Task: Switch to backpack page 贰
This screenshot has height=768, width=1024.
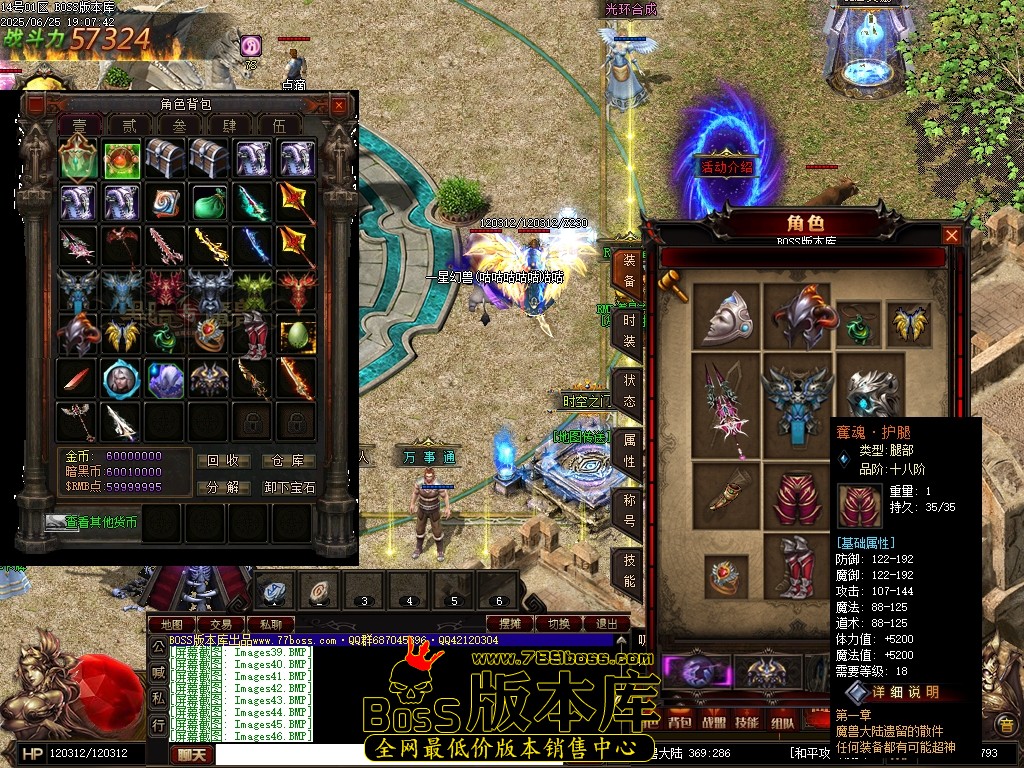Action: [130, 126]
